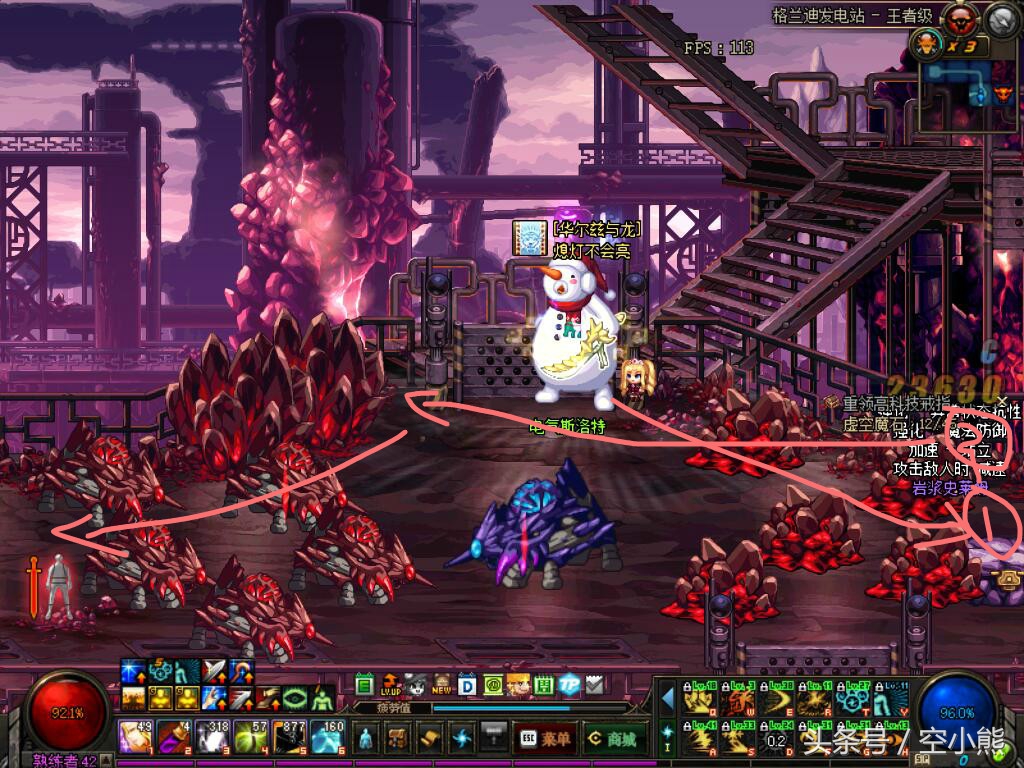The height and width of the screenshot is (768, 1024).
Task: Click the grey round arrow button
Action: point(1002,19)
